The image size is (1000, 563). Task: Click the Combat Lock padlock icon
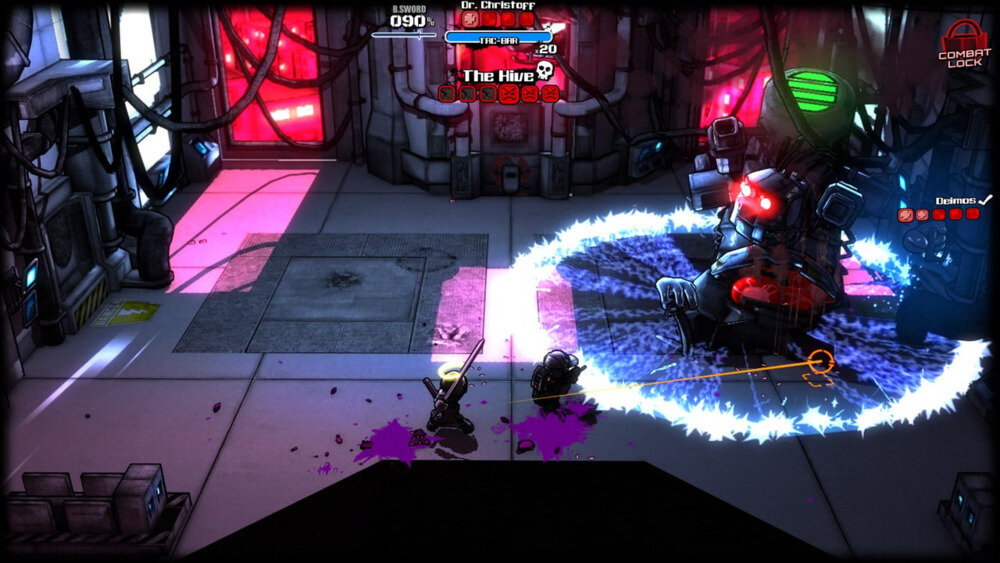click(963, 36)
